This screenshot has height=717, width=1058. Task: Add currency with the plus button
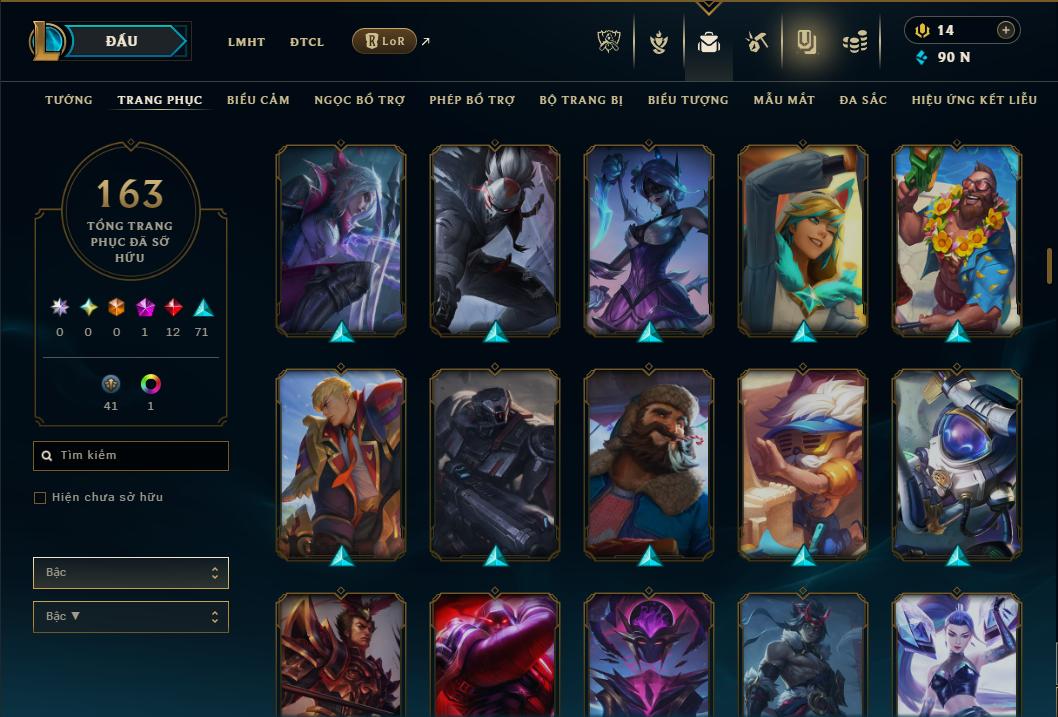1006,30
